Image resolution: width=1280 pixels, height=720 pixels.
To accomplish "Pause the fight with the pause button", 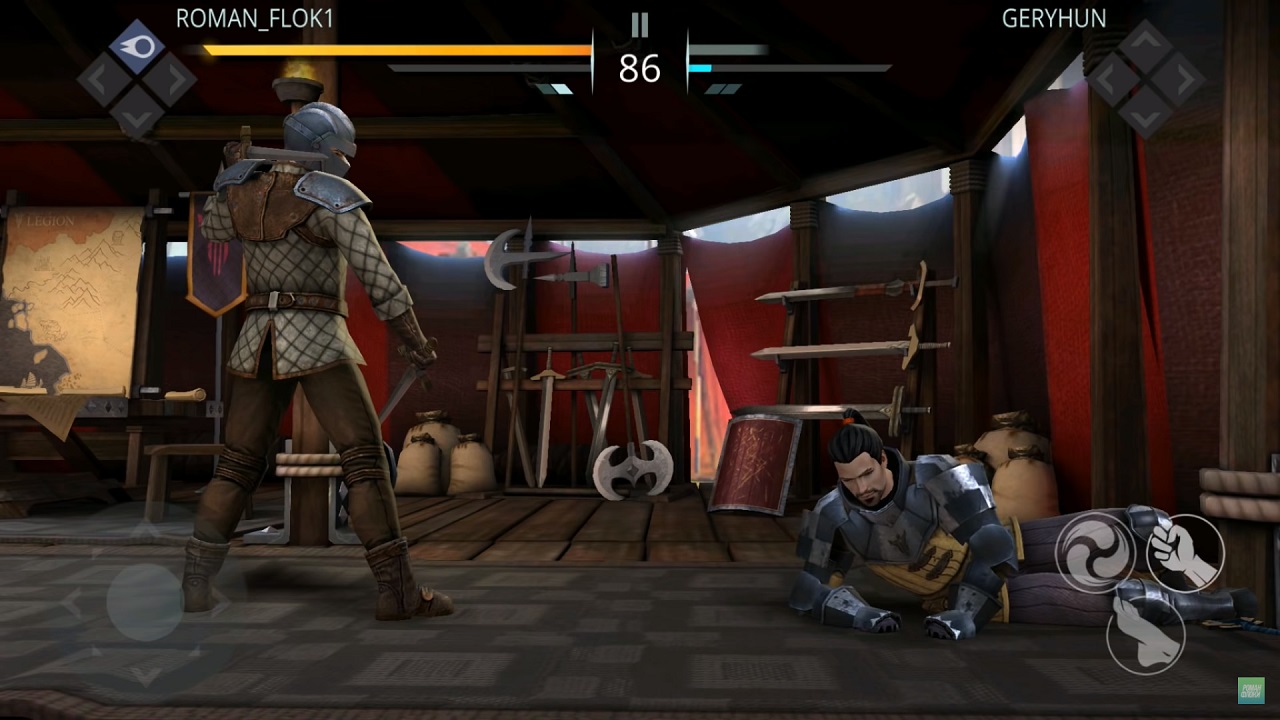I will click(640, 25).
